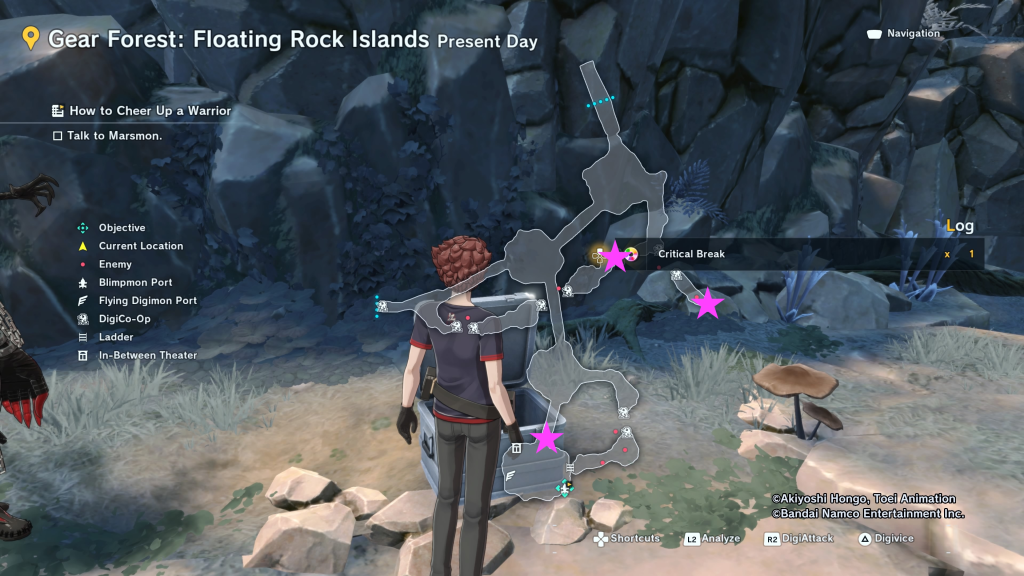Click the objective marker on the map
The height and width of the screenshot is (576, 1024).
coord(565,489)
